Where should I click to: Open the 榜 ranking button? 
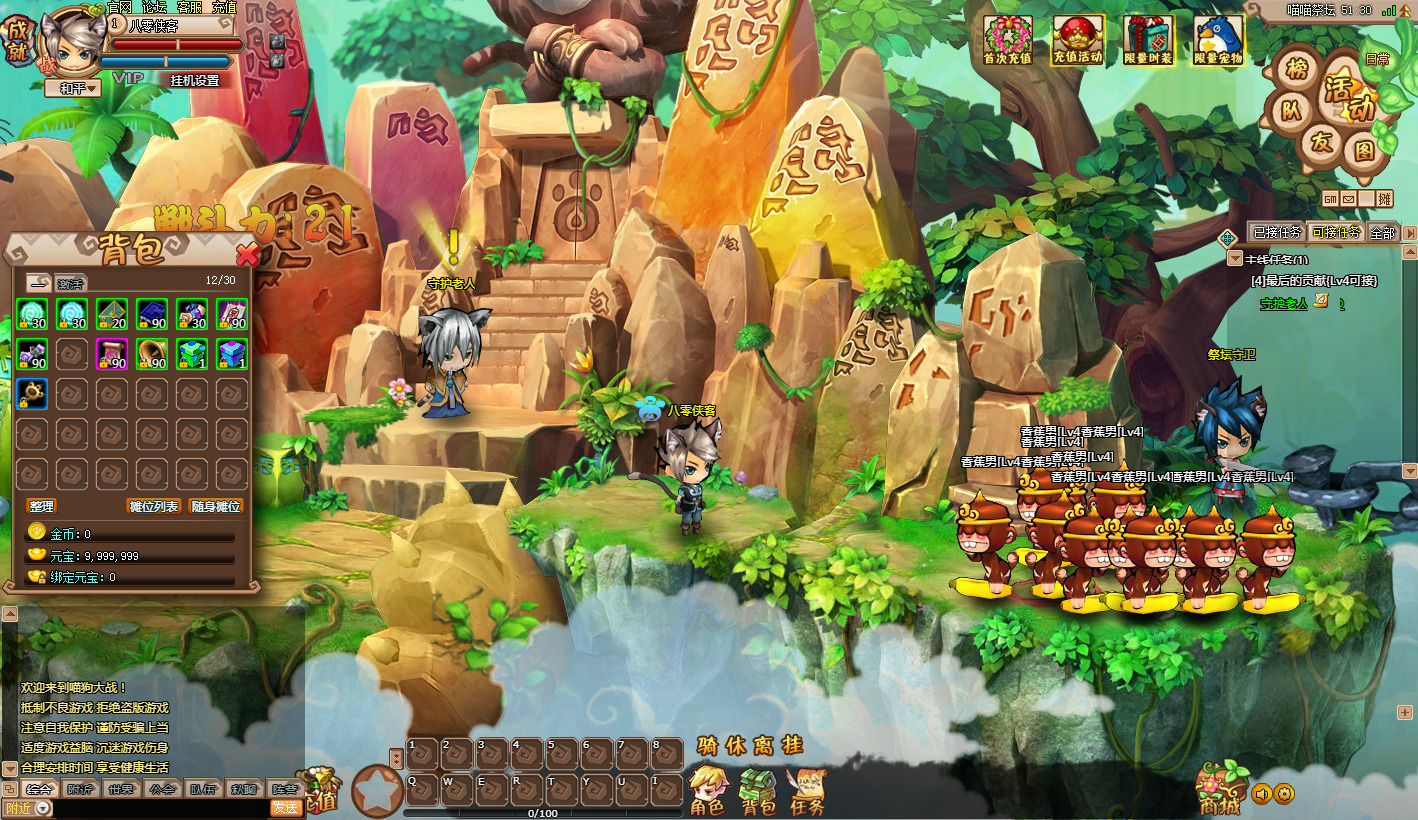(1298, 70)
